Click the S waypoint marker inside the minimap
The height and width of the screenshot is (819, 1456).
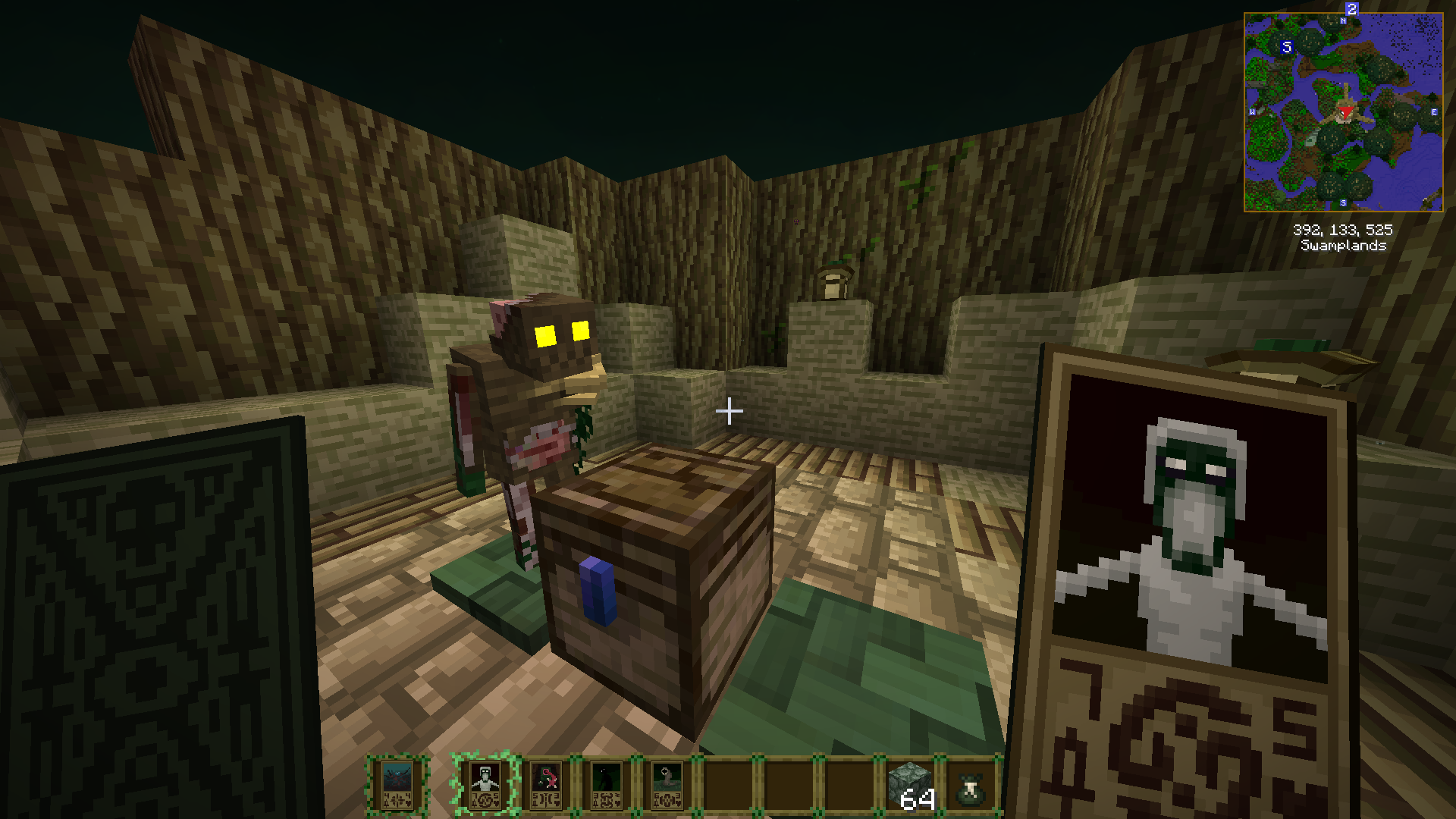pos(1285,48)
